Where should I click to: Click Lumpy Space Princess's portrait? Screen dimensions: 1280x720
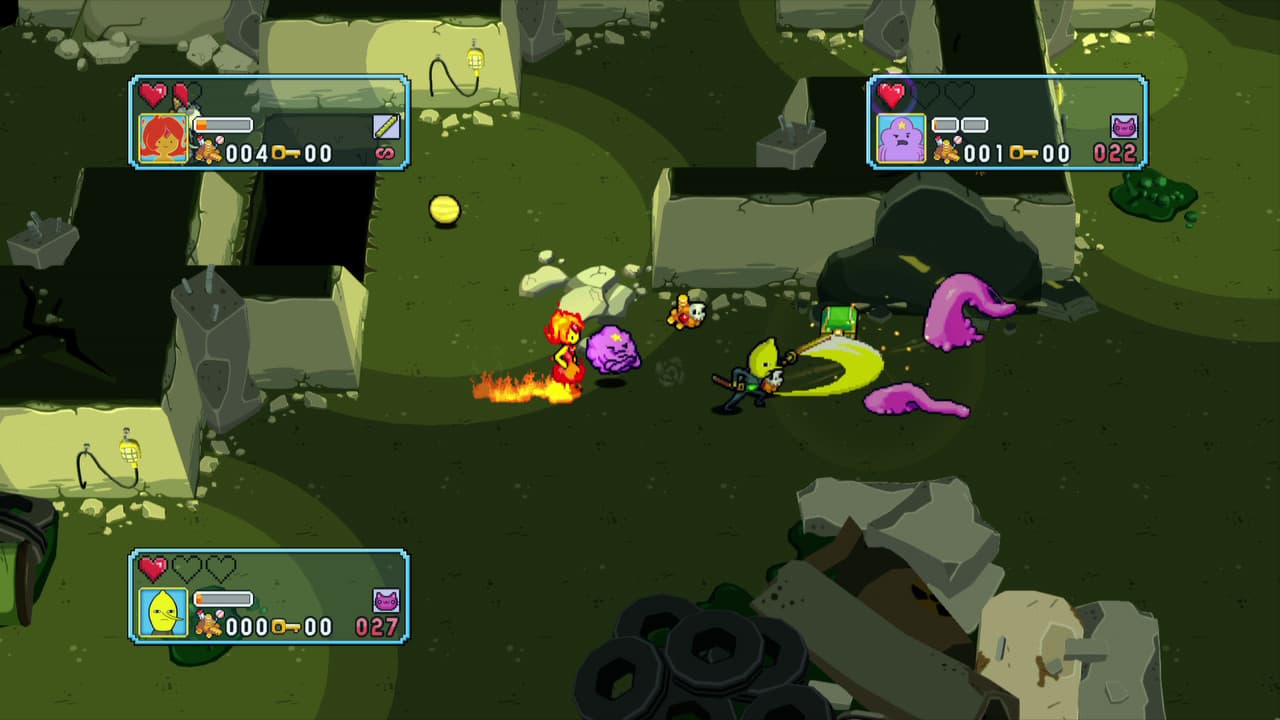point(901,139)
